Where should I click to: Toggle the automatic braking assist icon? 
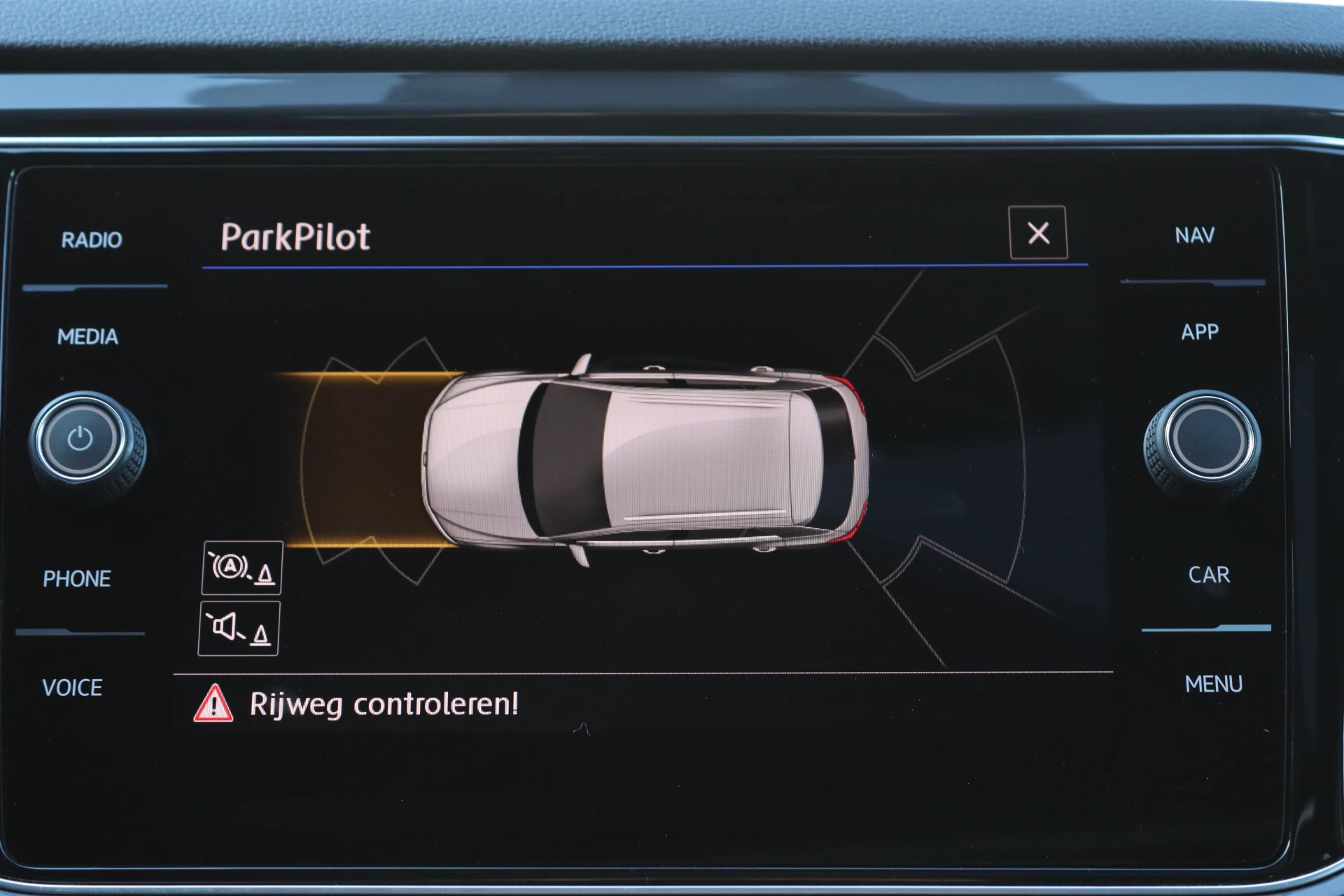(242, 568)
